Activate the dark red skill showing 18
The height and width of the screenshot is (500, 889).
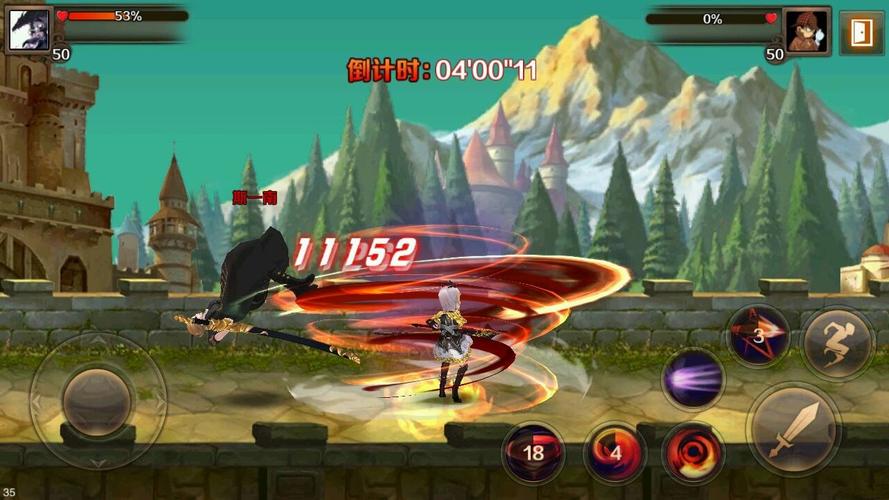(x=533, y=452)
